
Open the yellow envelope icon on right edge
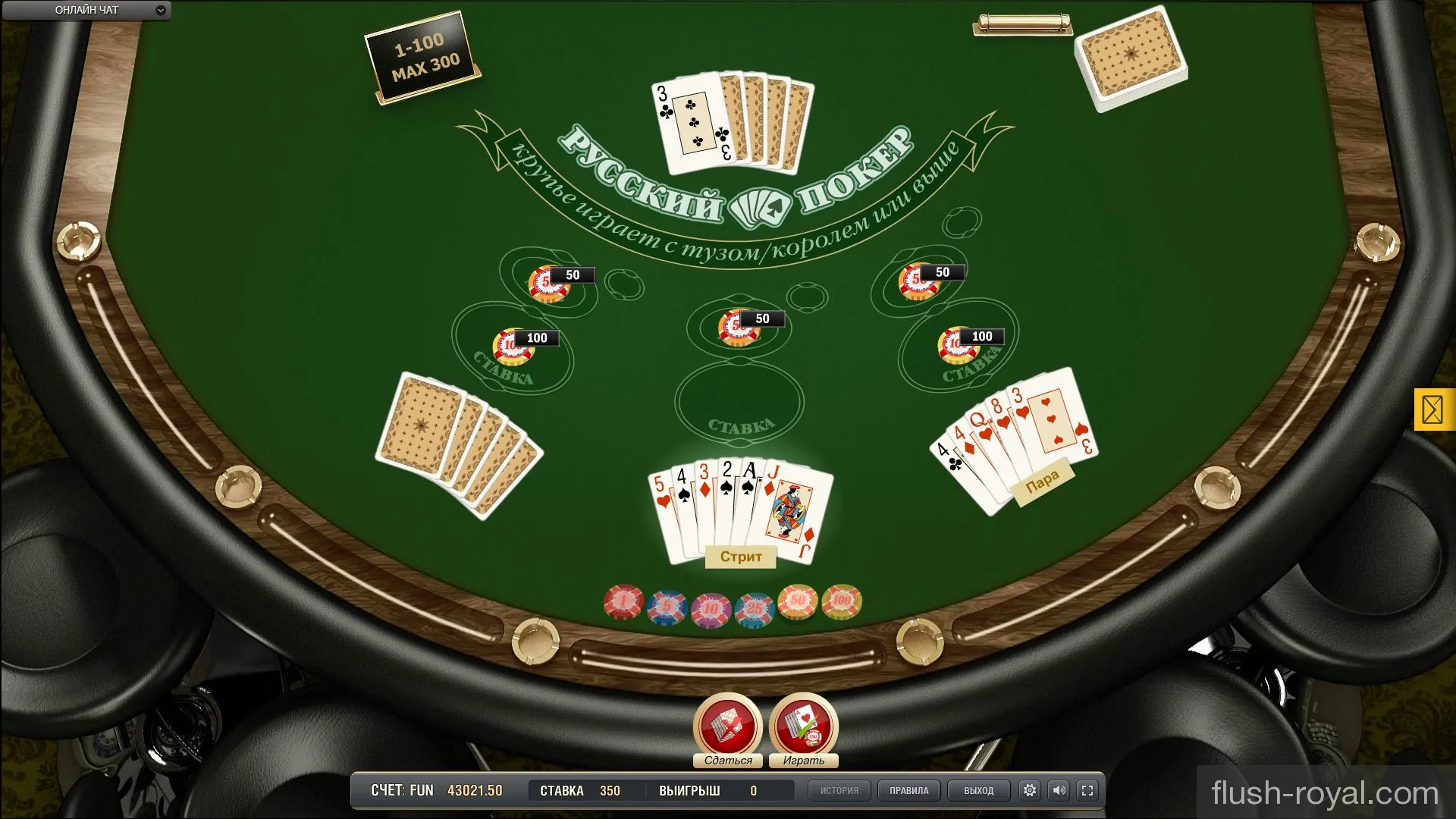coord(1434,410)
